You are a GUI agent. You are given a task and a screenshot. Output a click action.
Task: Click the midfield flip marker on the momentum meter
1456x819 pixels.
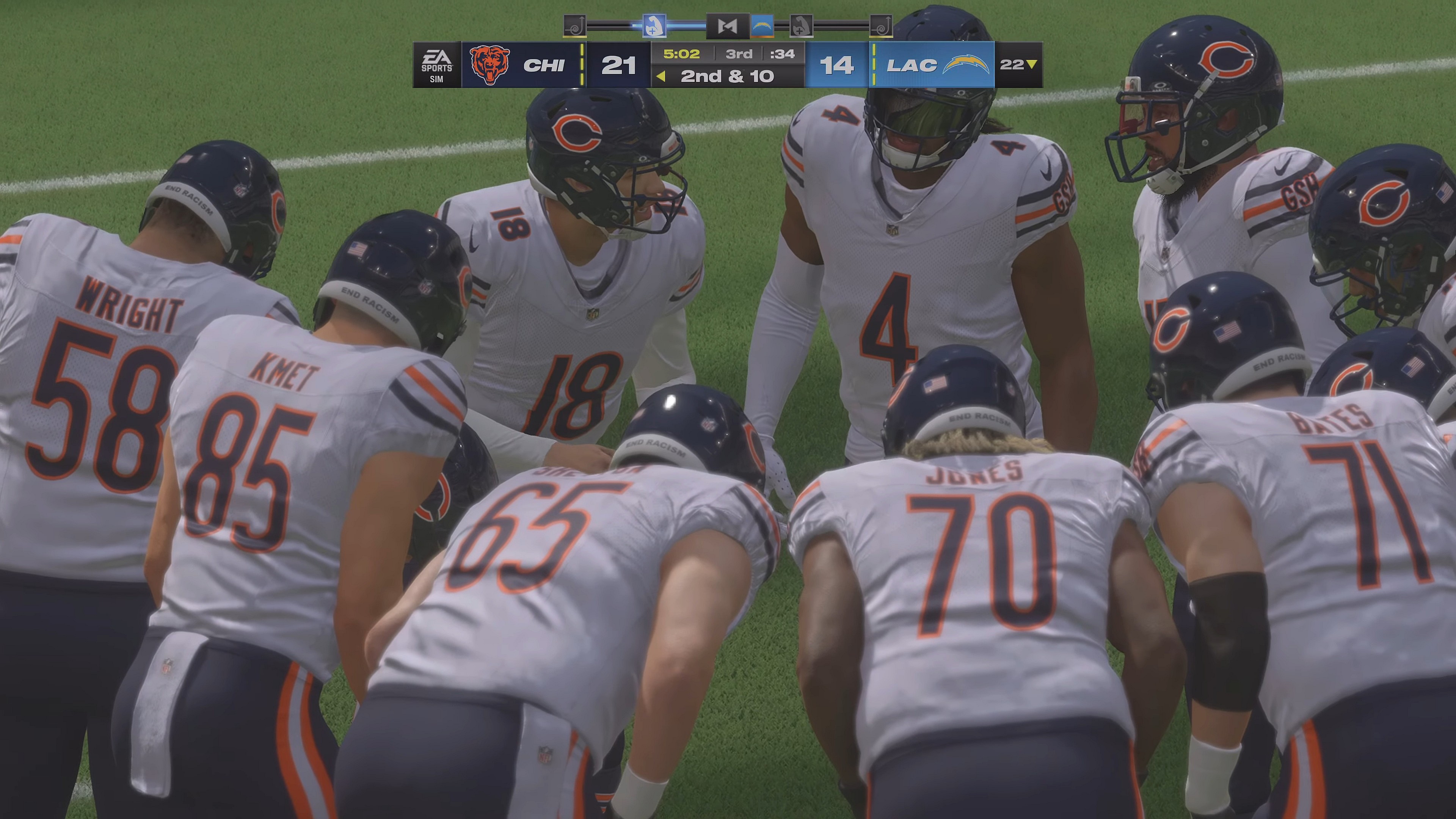(x=728, y=25)
